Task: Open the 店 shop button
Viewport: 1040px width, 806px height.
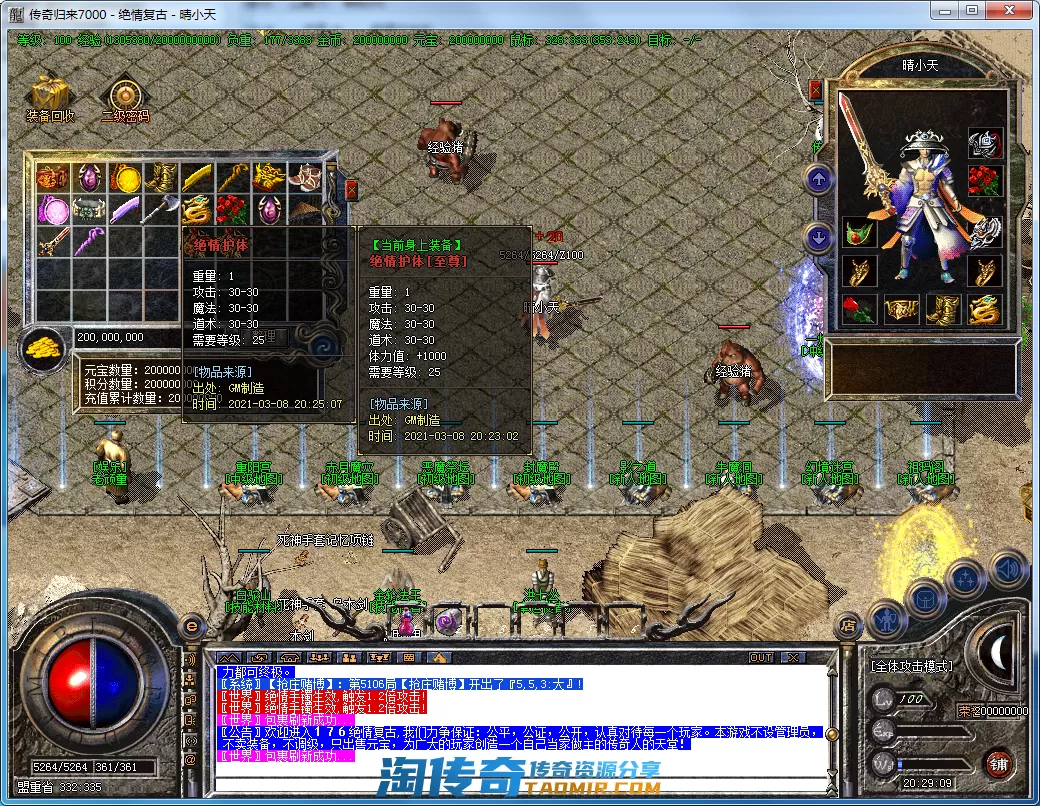Action: click(x=849, y=627)
